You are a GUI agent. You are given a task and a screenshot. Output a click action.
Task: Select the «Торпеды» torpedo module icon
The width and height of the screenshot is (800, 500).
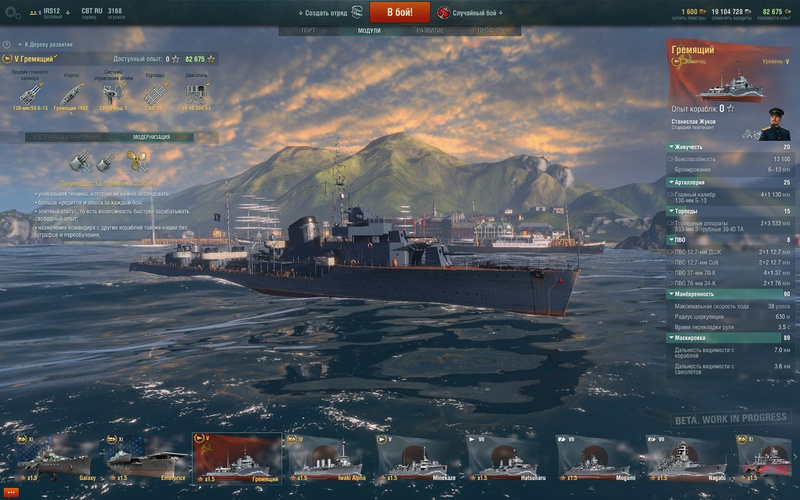pyautogui.click(x=153, y=93)
